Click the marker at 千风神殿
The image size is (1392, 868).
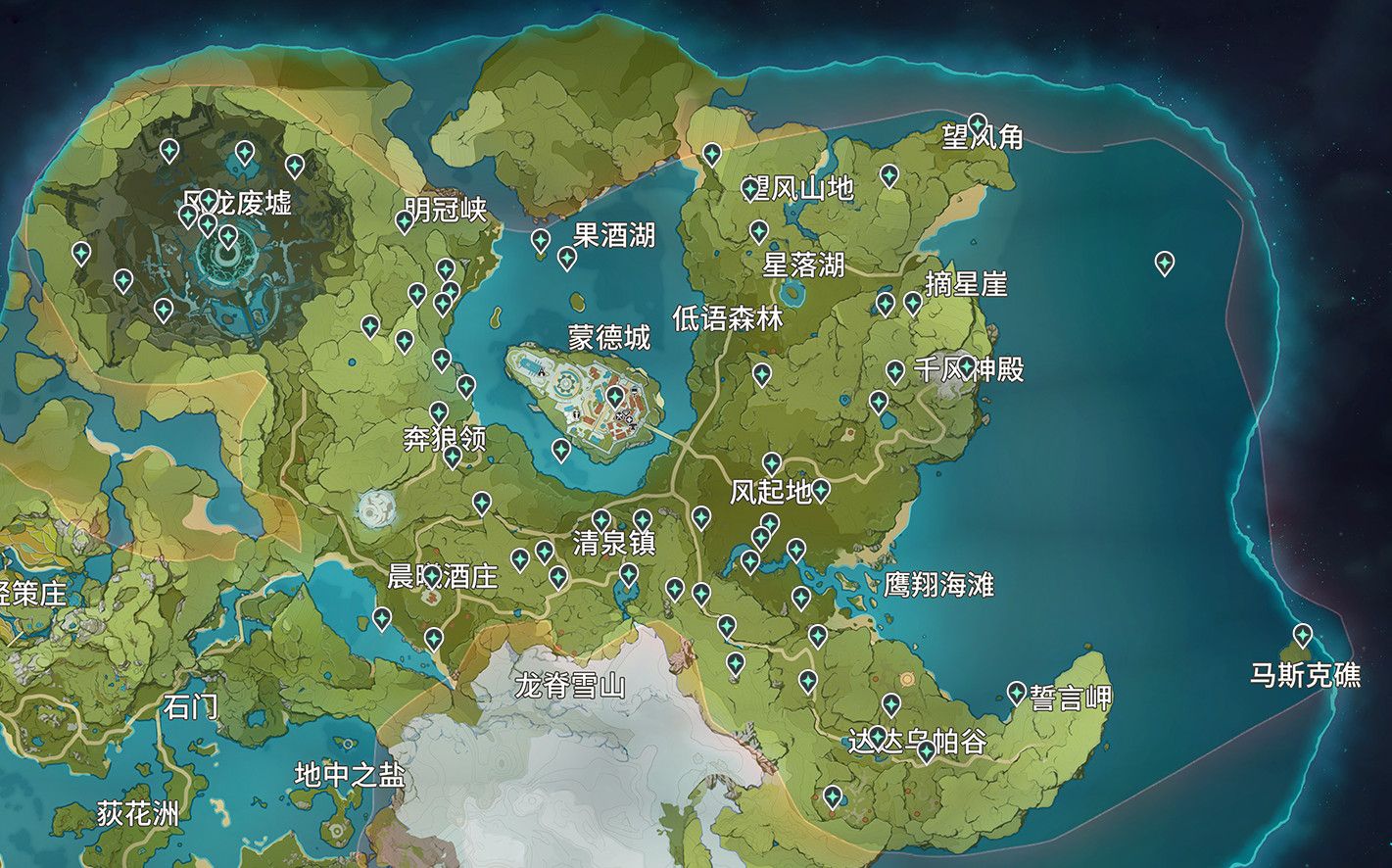click(897, 371)
